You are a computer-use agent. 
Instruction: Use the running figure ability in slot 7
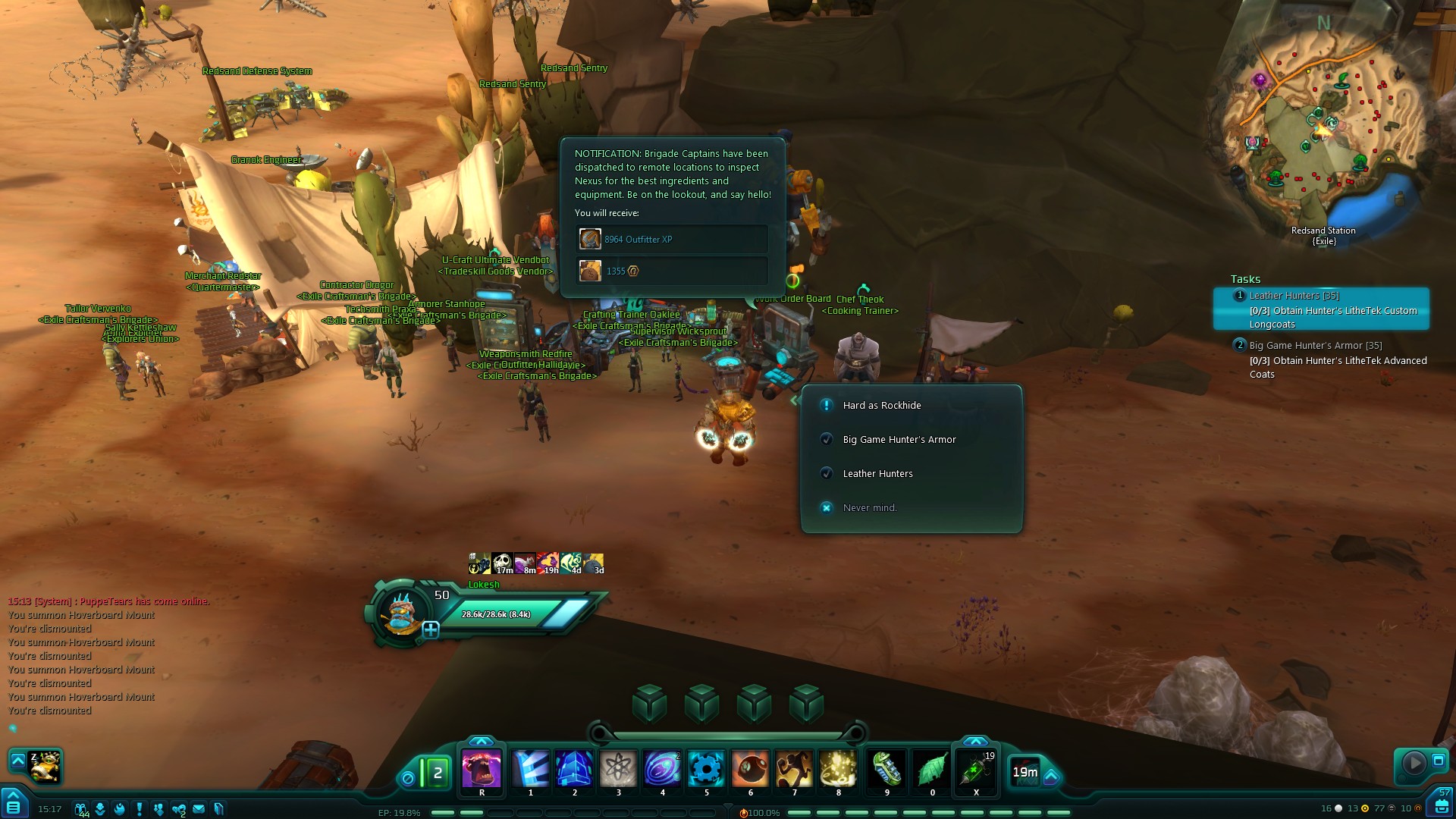tap(794, 770)
